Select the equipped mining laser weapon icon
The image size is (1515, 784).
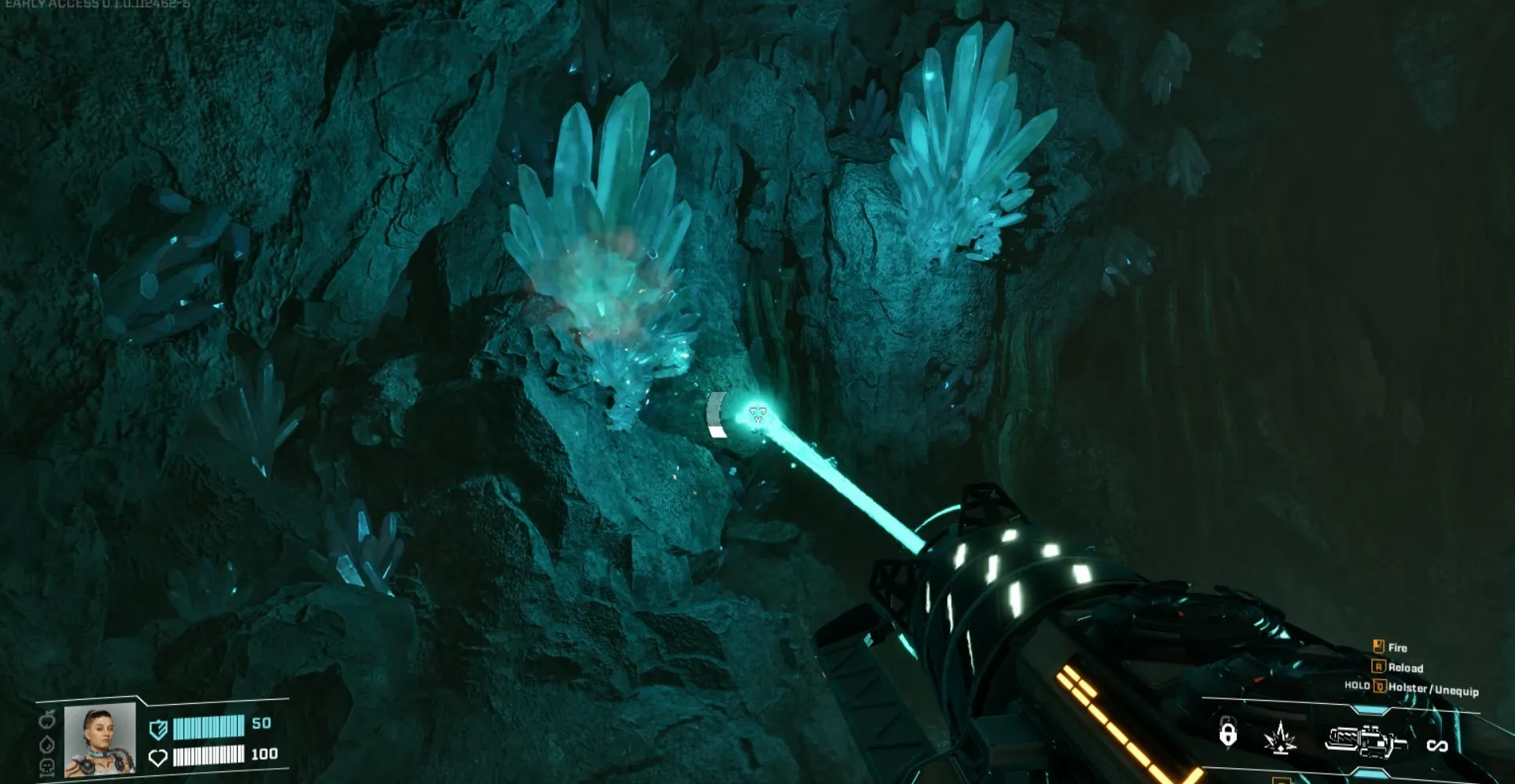[x=1364, y=740]
